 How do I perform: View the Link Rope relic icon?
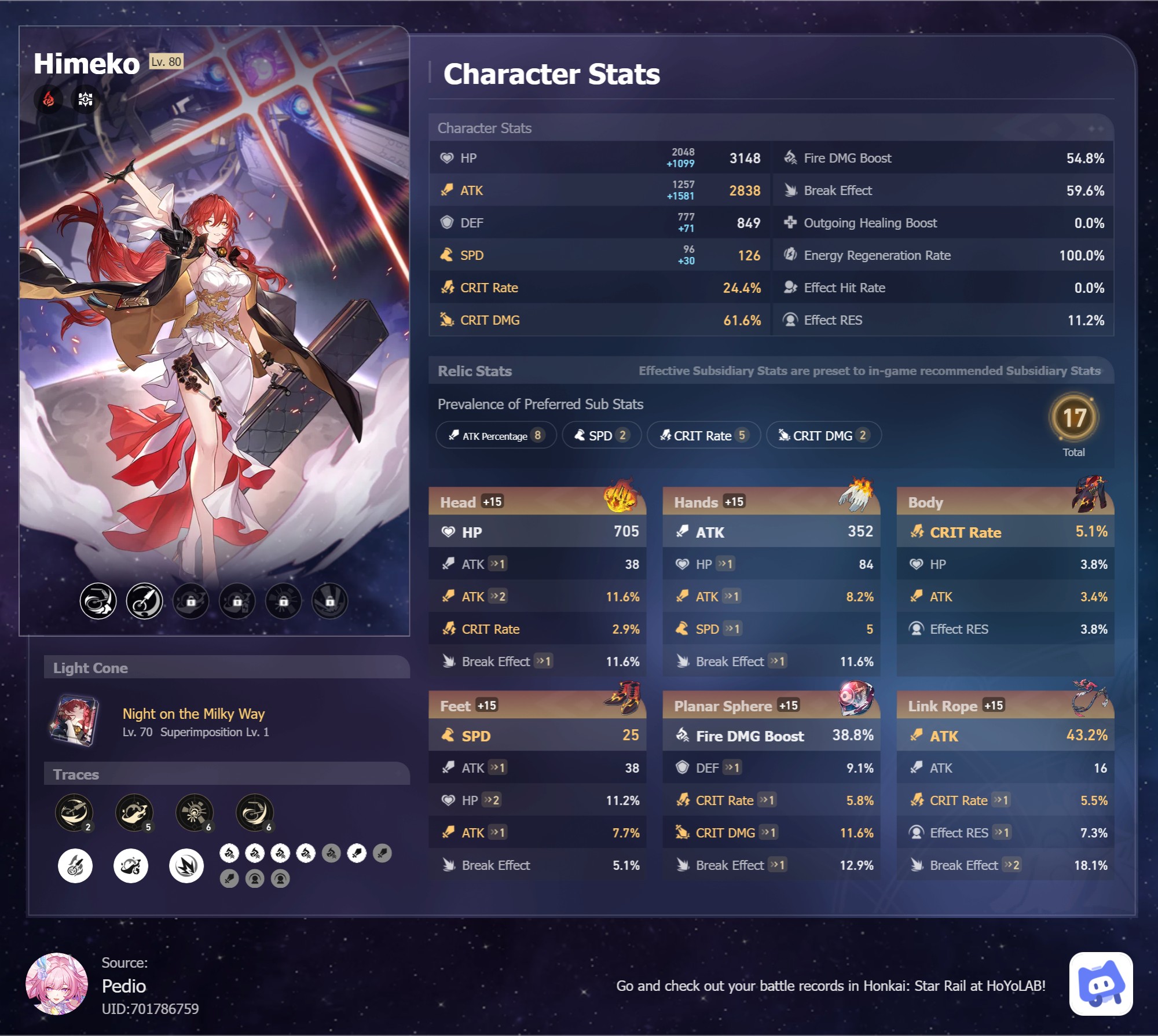[x=1089, y=699]
